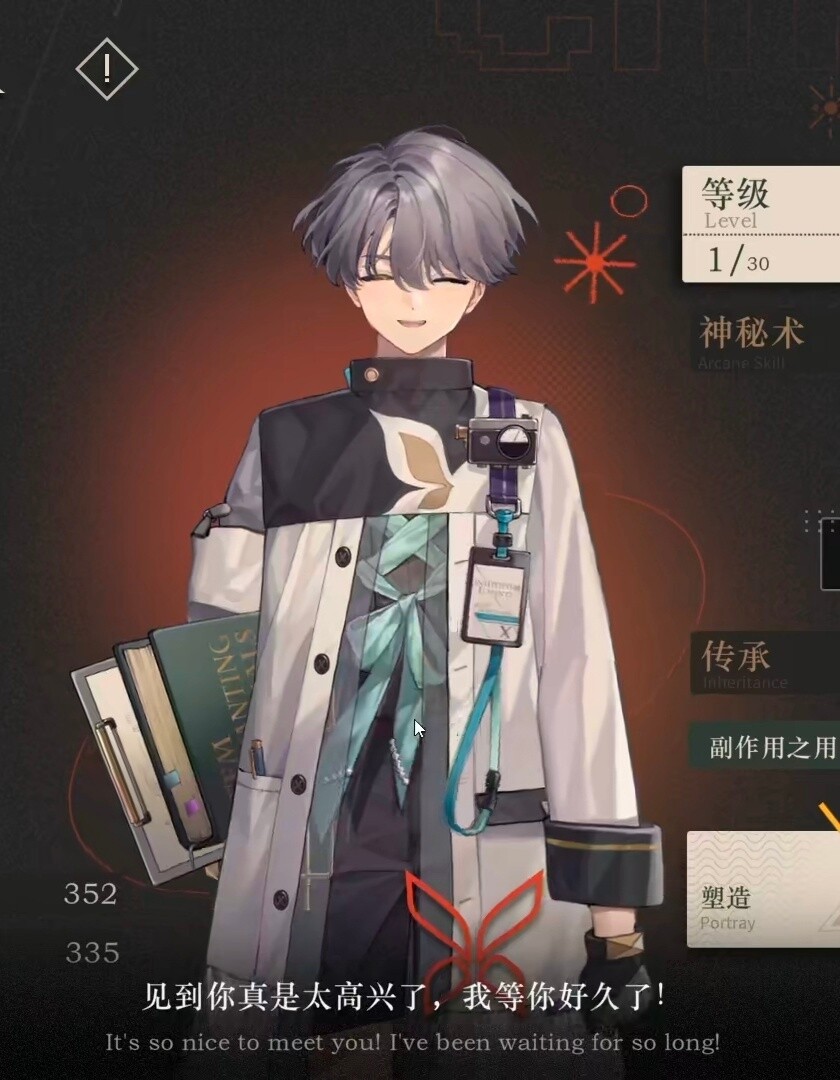Image resolution: width=840 pixels, height=1080 pixels.
Task: Open the Portray panel
Action: 764,889
